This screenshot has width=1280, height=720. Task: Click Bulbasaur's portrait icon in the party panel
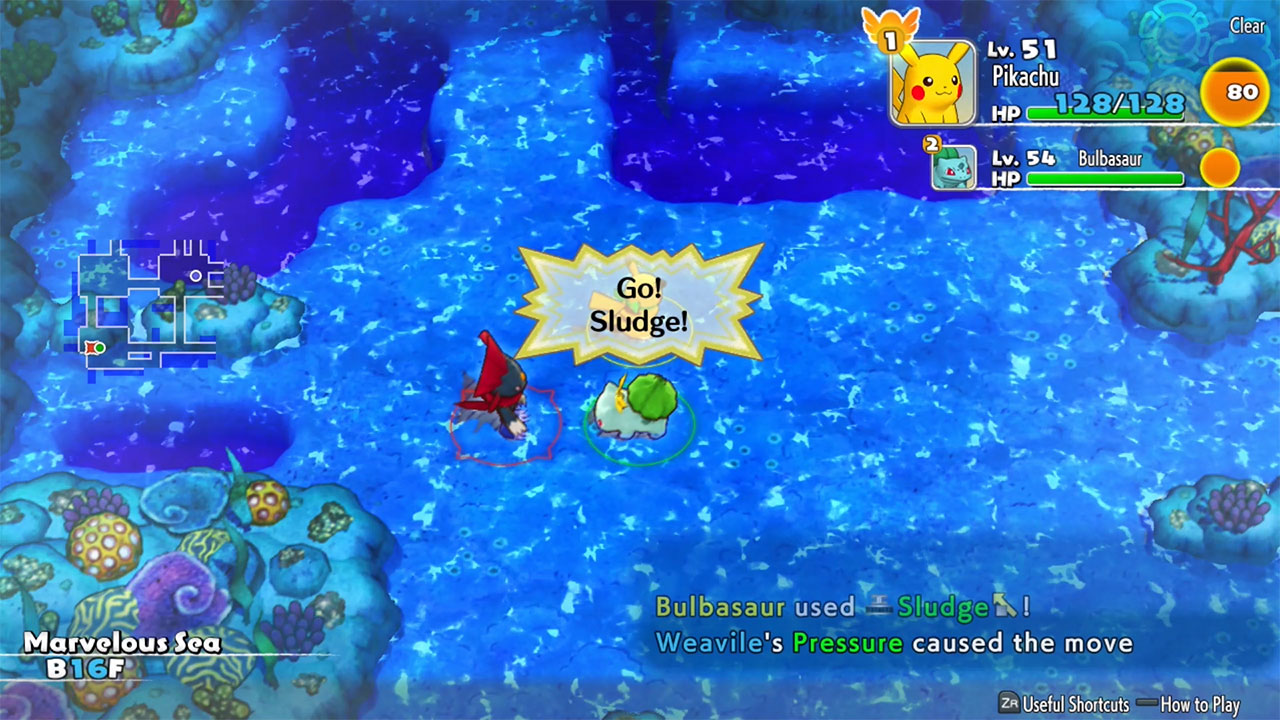(955, 170)
